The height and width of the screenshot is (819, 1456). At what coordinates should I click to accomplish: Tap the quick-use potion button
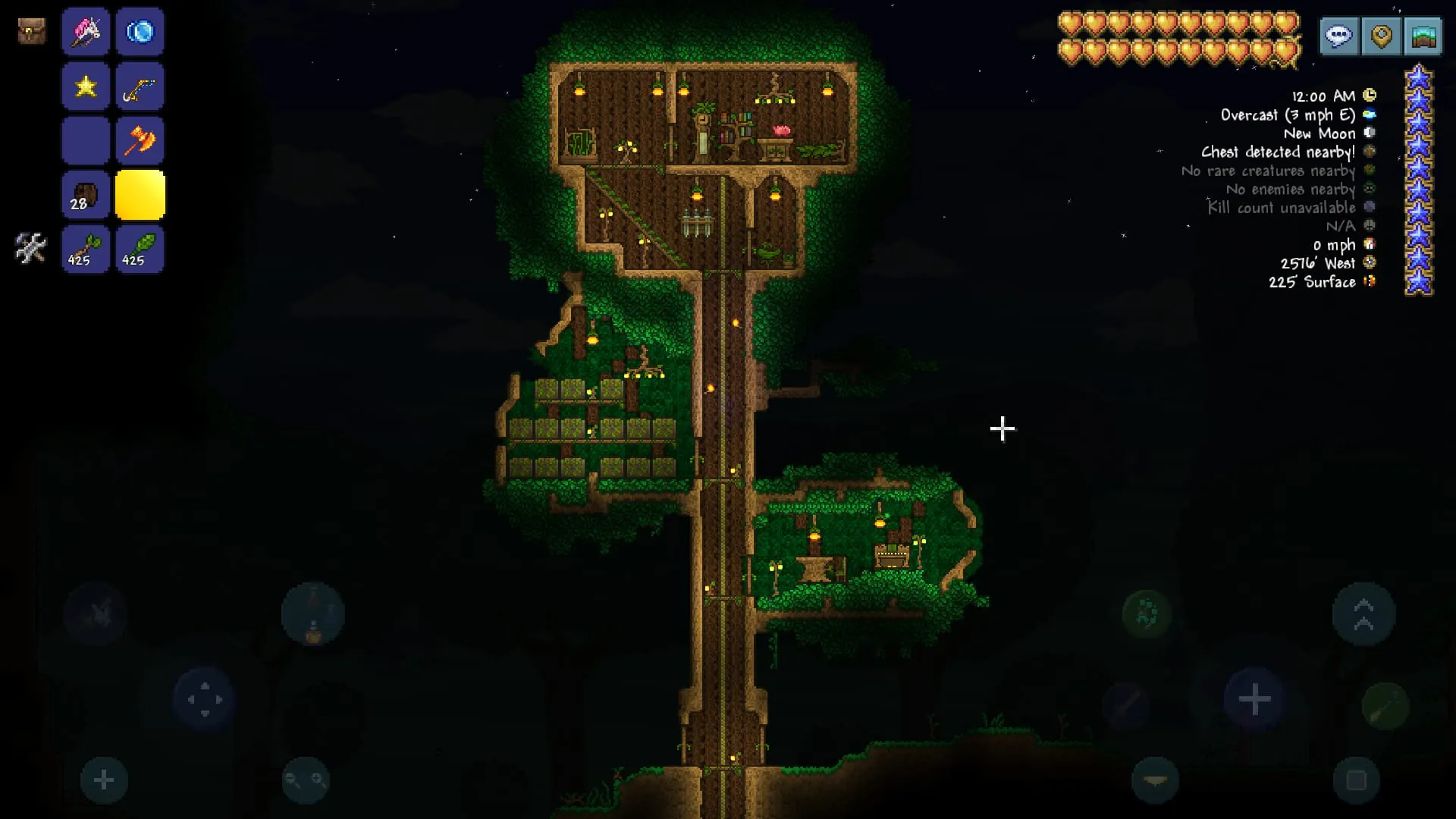click(311, 614)
